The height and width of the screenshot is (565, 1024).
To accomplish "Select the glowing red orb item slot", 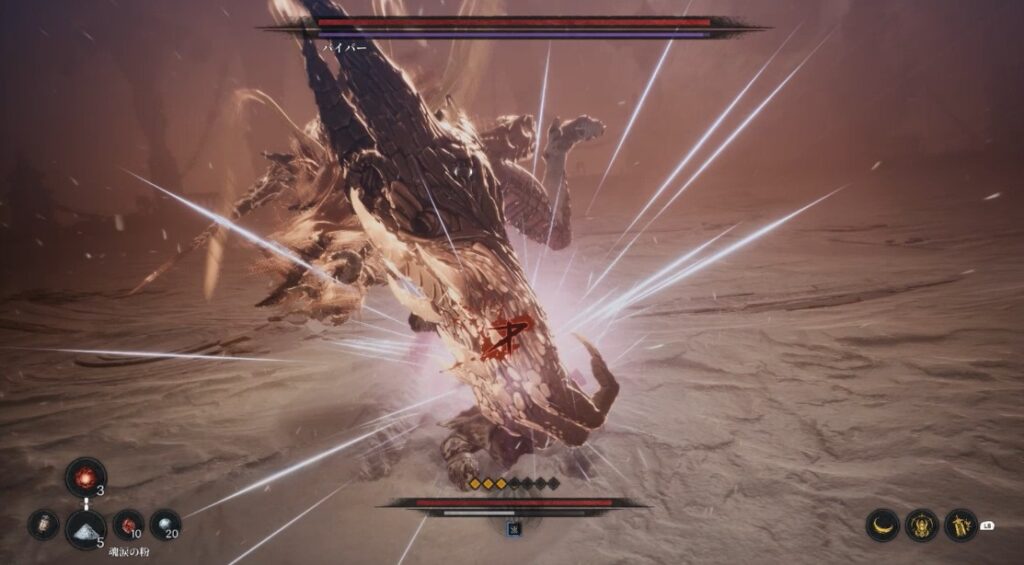I will pos(86,477).
